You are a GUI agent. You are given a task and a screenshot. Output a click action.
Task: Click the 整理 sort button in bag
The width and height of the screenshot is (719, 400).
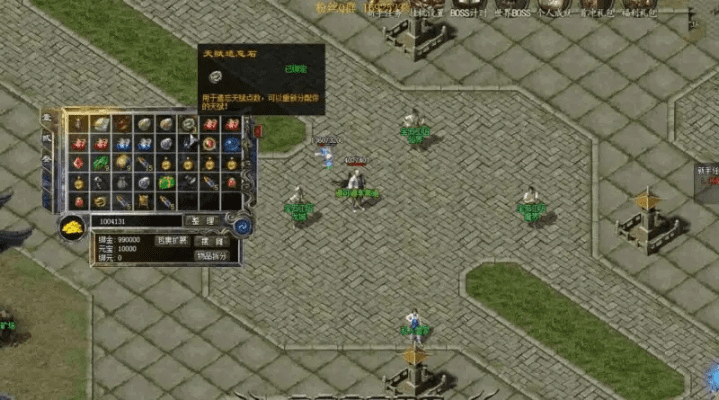pyautogui.click(x=202, y=221)
